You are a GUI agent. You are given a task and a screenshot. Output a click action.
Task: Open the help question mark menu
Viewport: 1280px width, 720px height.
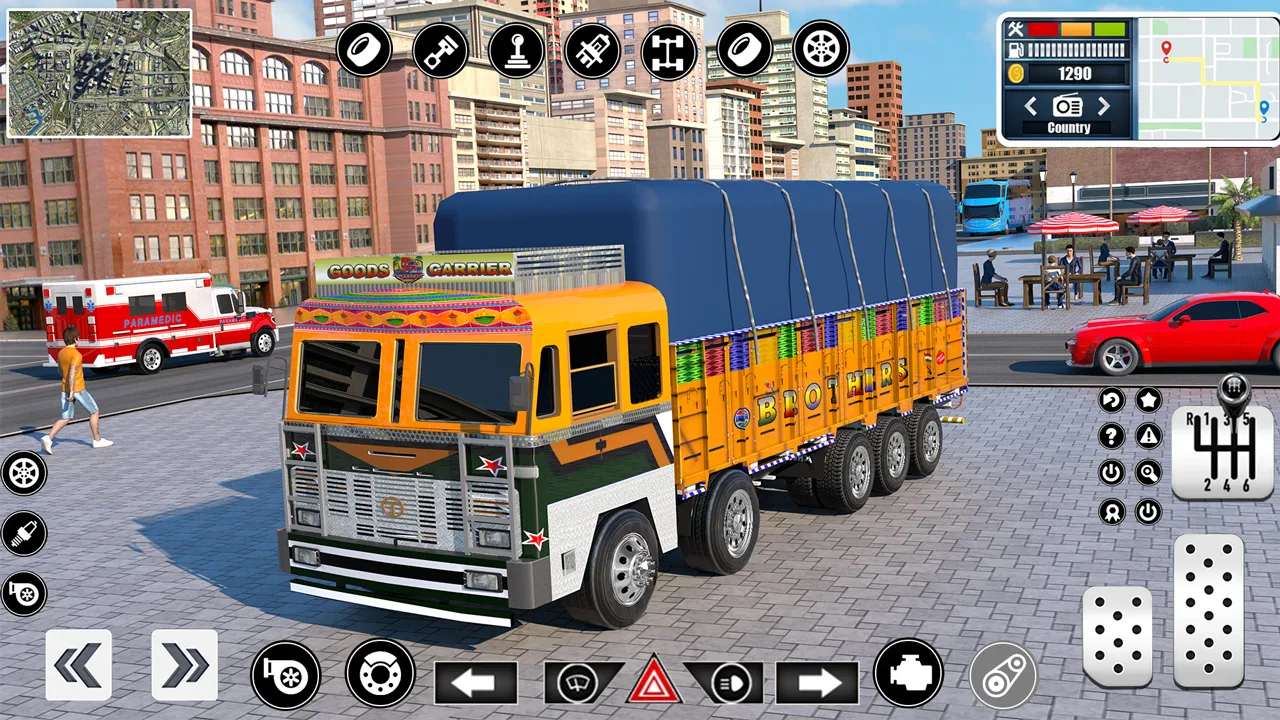(x=1112, y=436)
